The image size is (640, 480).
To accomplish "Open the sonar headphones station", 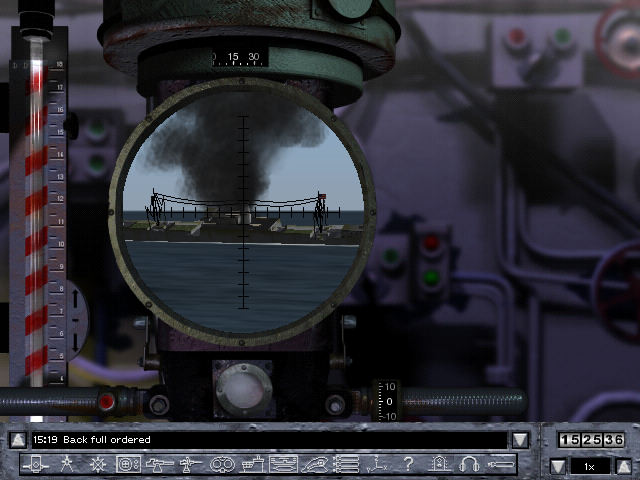I will tap(468, 464).
